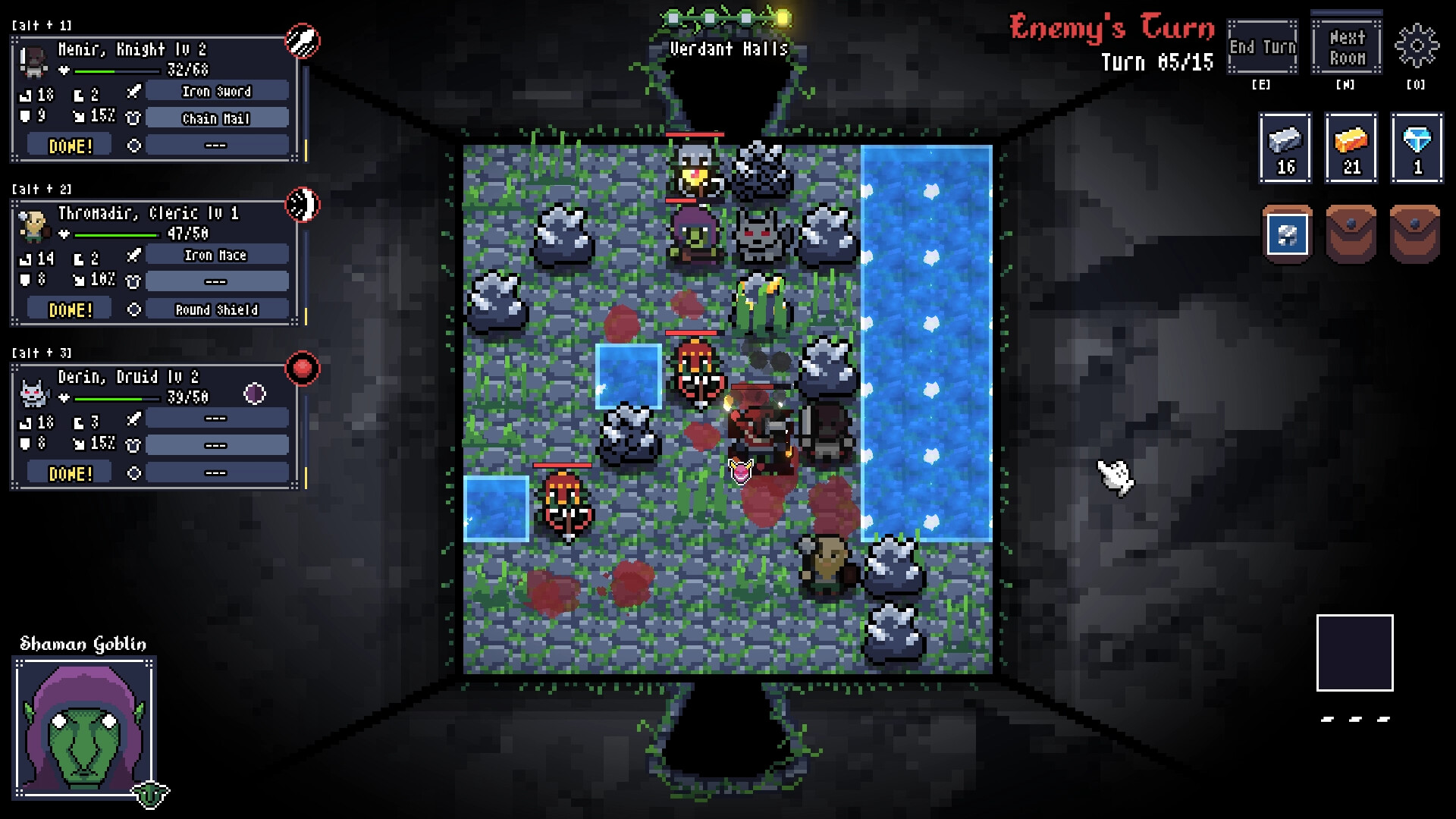Screen dimensions: 1456x819
Task: Open Menir's Iron Sword weapon slot
Action: point(216,91)
